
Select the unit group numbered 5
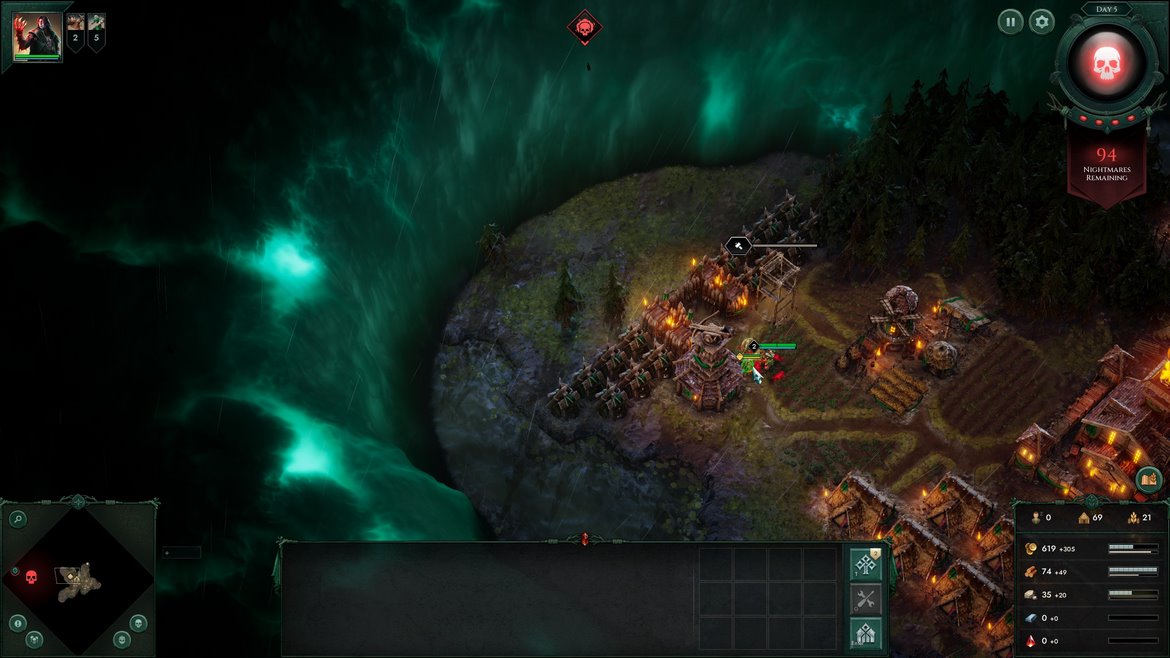pyautogui.click(x=96, y=28)
